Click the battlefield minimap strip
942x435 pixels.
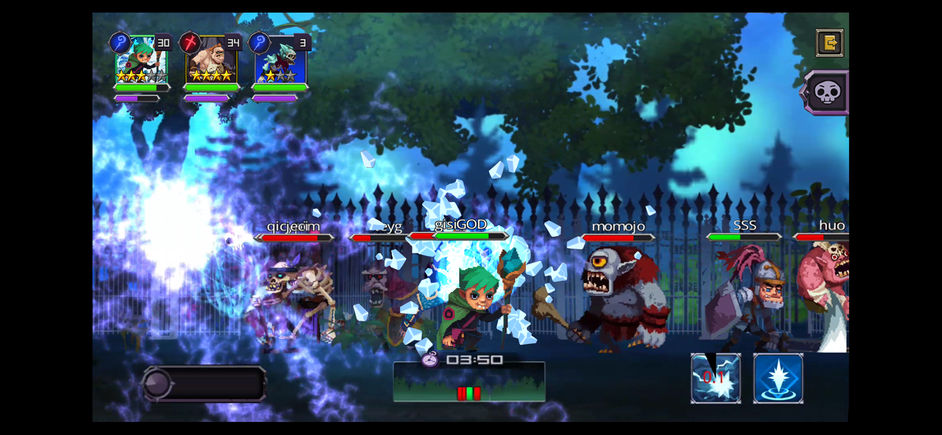coord(469,383)
